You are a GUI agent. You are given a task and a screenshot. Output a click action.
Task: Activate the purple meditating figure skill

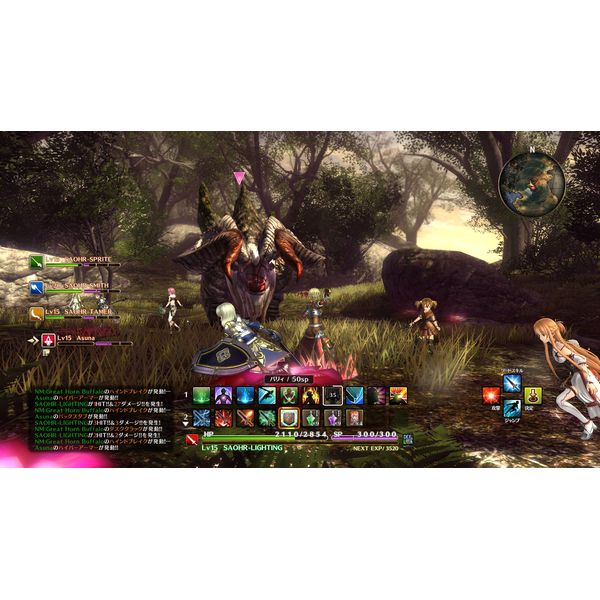223,395
